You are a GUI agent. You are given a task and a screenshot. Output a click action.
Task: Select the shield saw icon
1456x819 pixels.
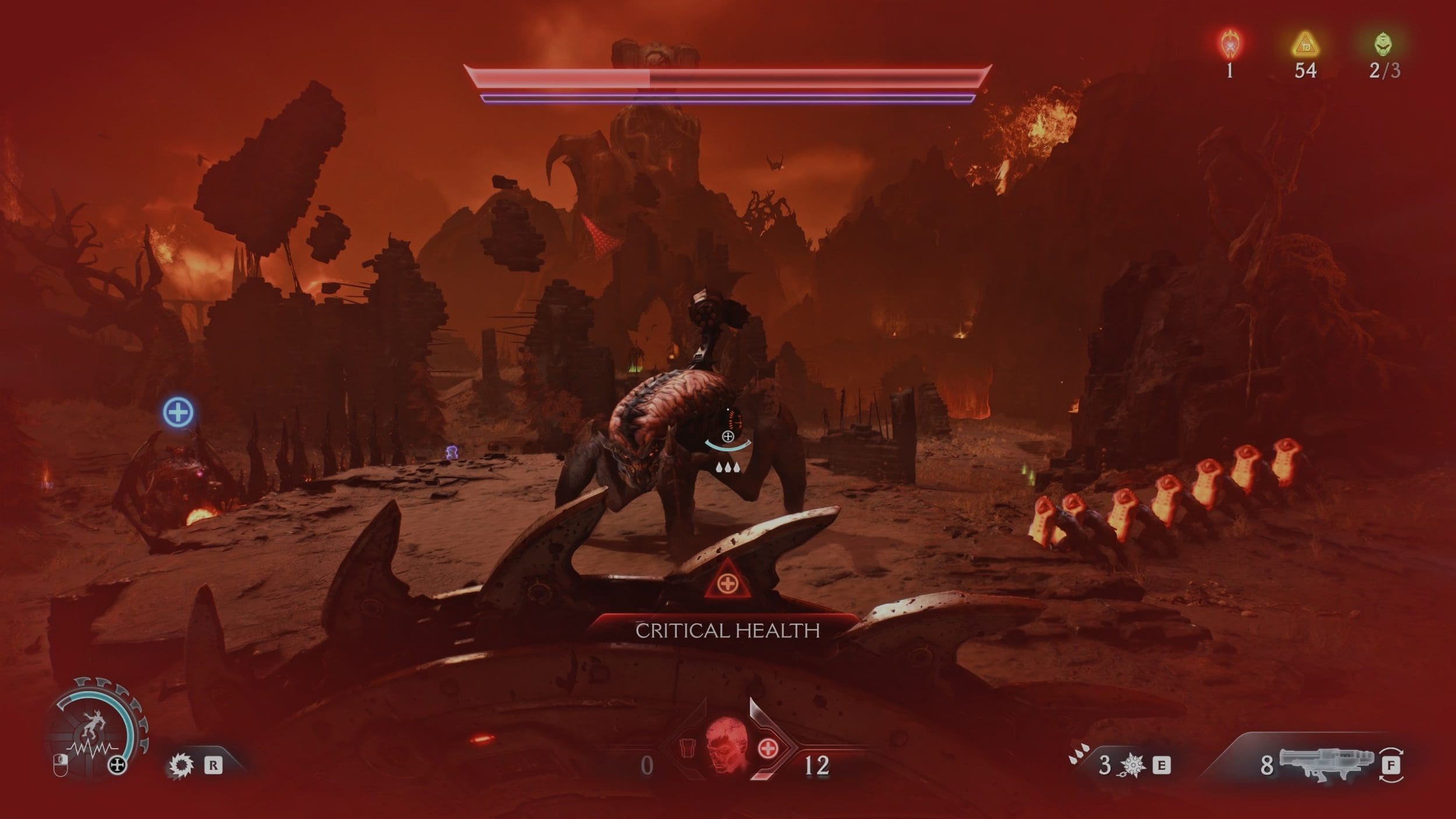(181, 765)
